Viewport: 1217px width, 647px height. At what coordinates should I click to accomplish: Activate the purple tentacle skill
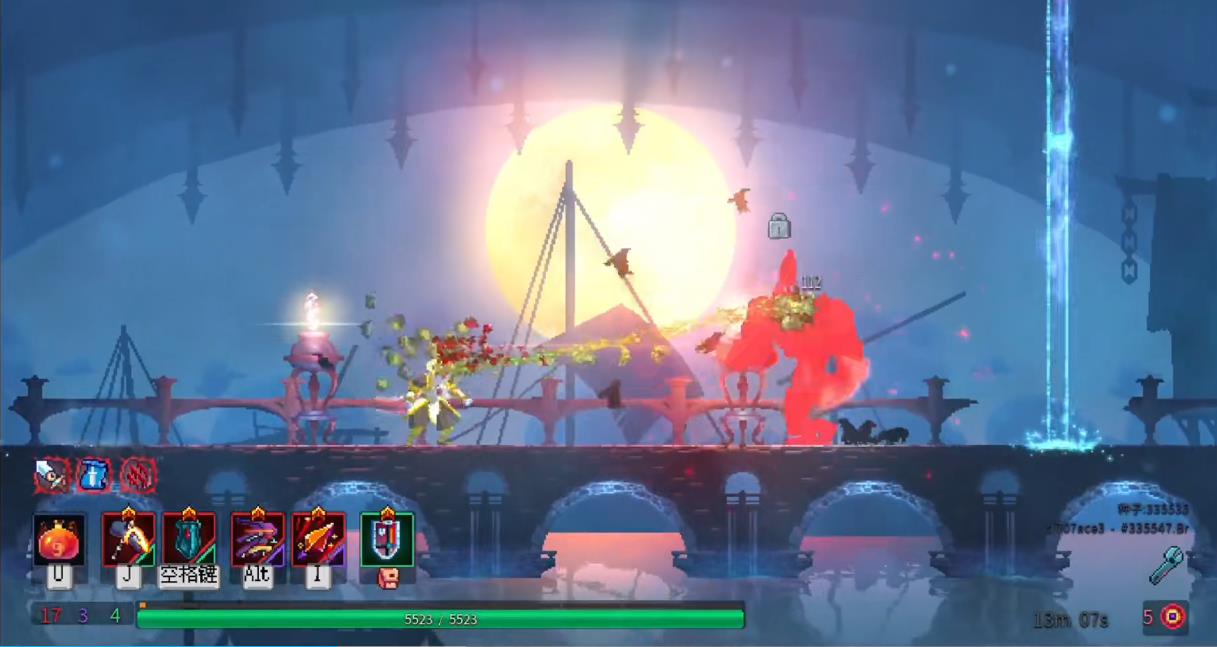(x=257, y=540)
